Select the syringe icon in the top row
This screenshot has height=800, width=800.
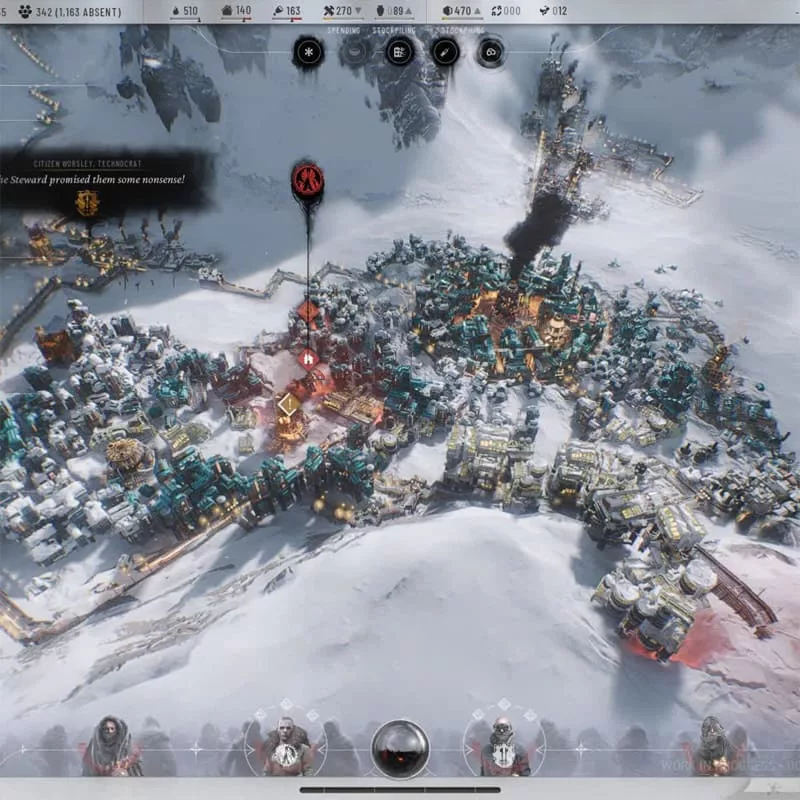(444, 52)
